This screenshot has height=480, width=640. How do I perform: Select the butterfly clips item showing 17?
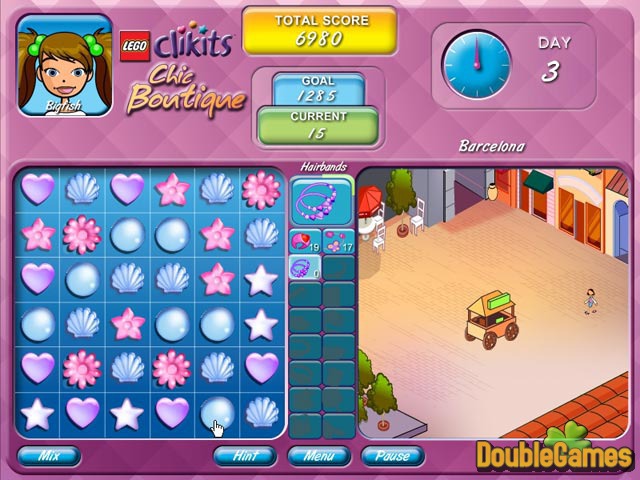338,241
